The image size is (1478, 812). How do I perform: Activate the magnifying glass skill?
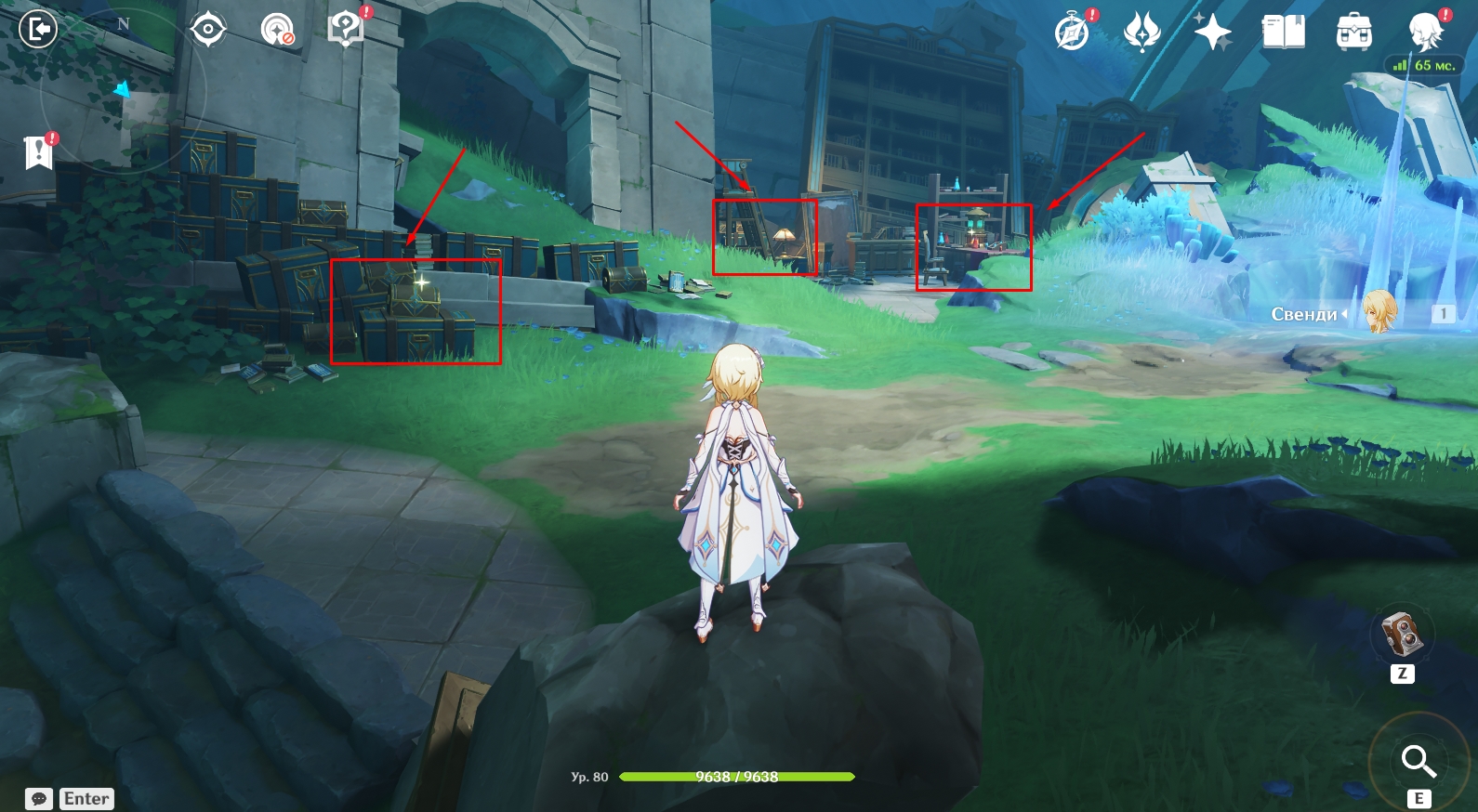pos(1418,761)
